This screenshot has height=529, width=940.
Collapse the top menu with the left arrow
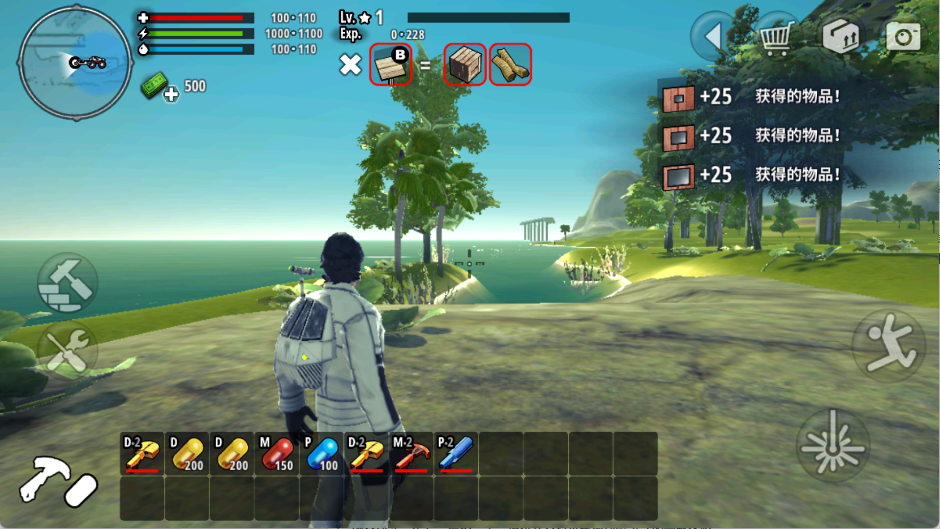click(714, 37)
